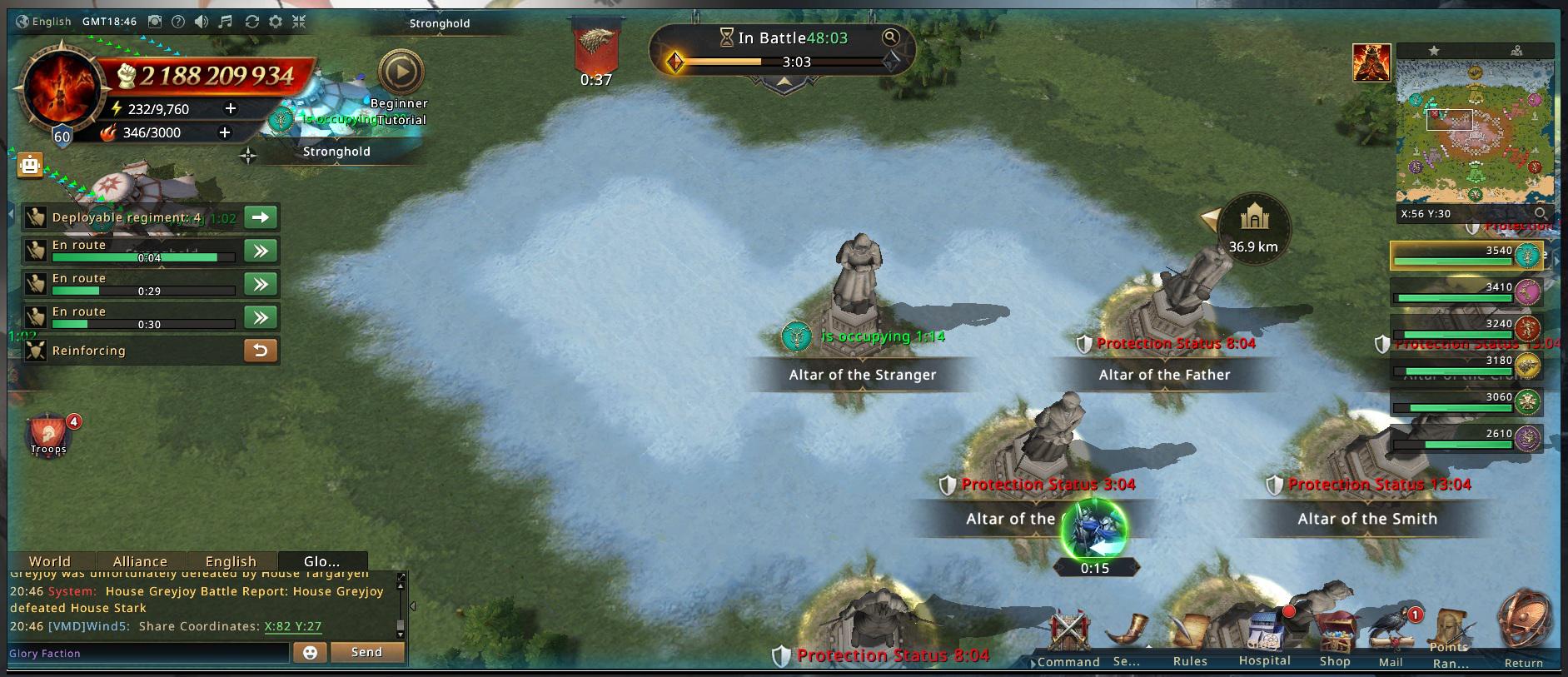Screen dimensions: 1568x677
Task: Switch to the Alliance chat tab
Action: (x=140, y=561)
